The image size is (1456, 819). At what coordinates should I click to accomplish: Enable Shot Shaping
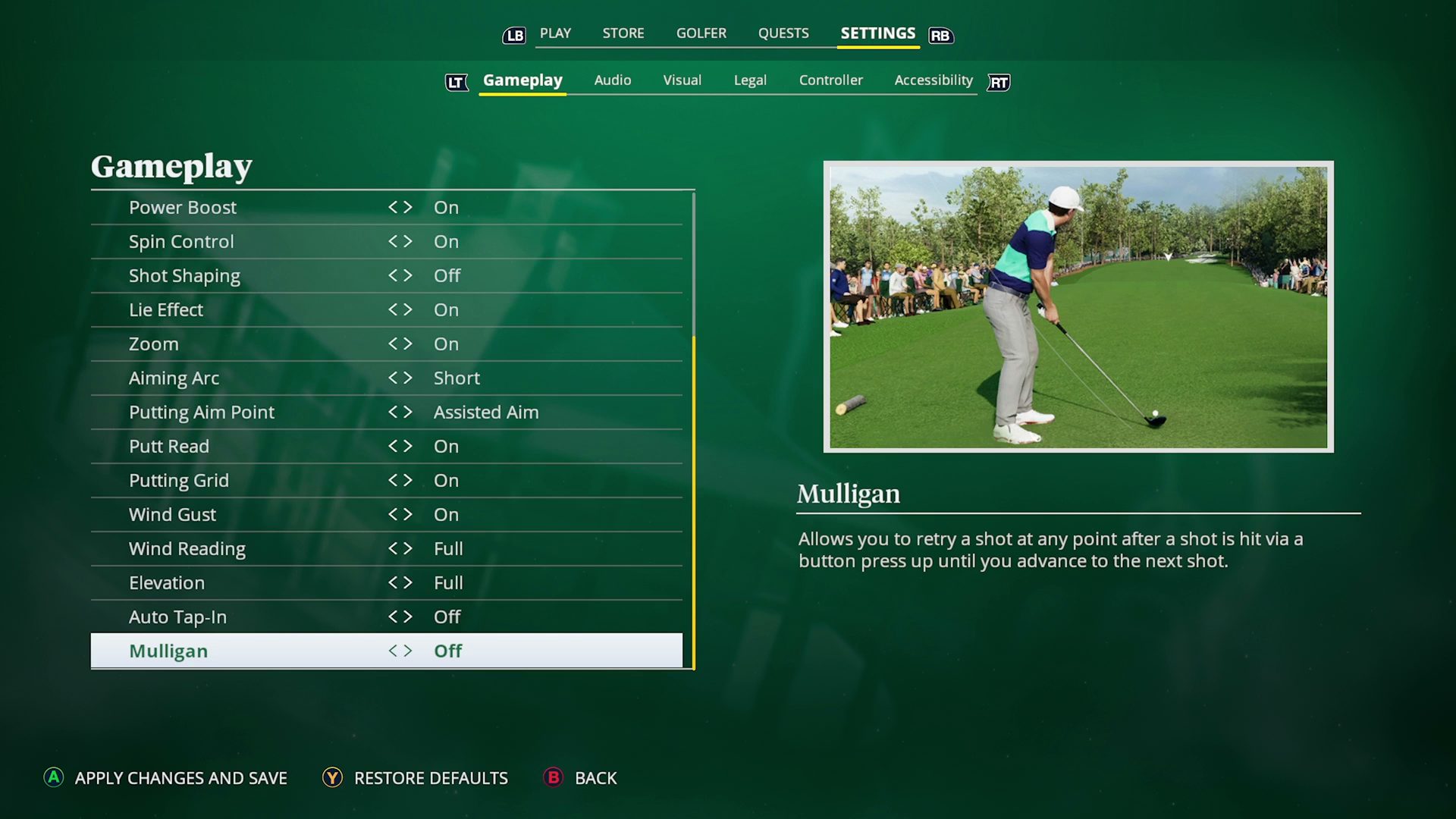409,275
